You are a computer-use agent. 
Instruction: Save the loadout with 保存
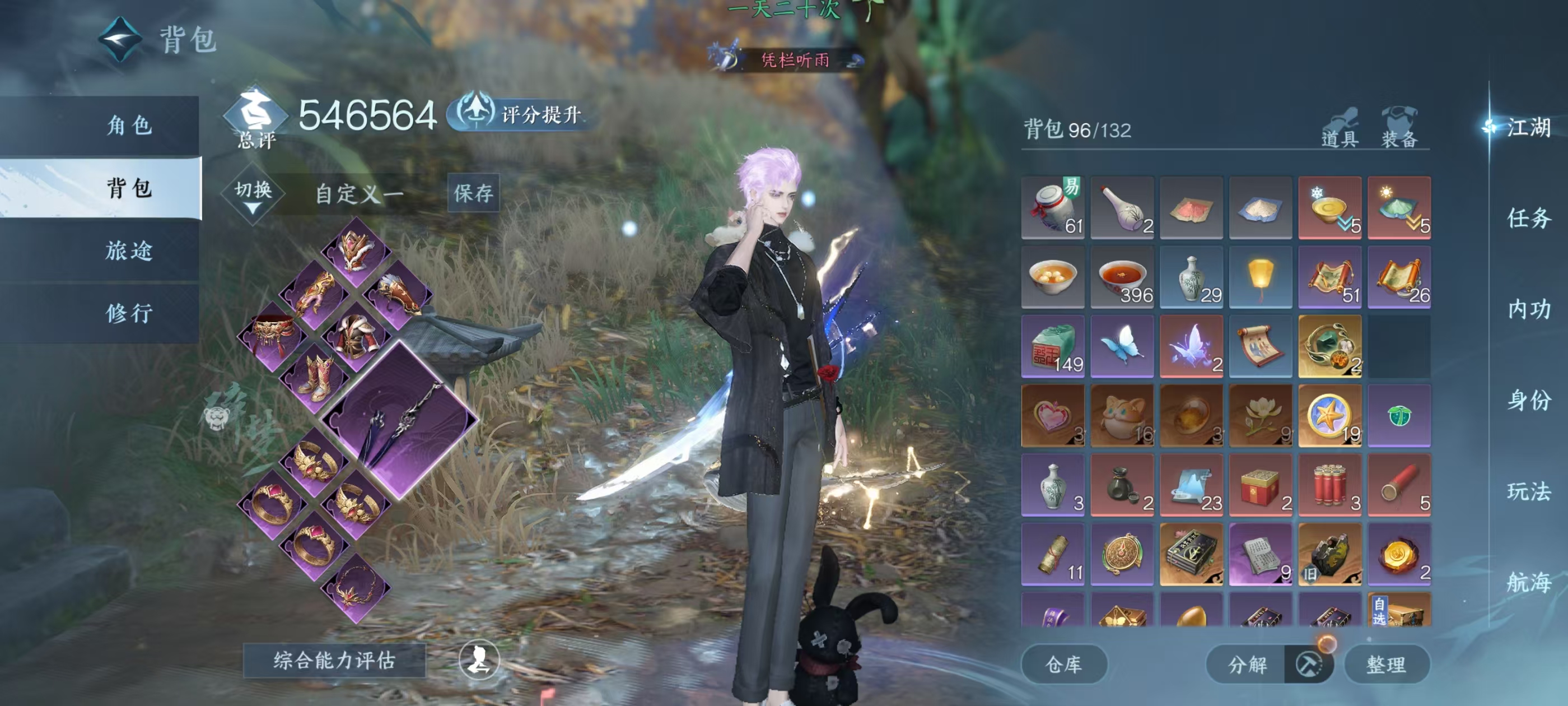(473, 193)
